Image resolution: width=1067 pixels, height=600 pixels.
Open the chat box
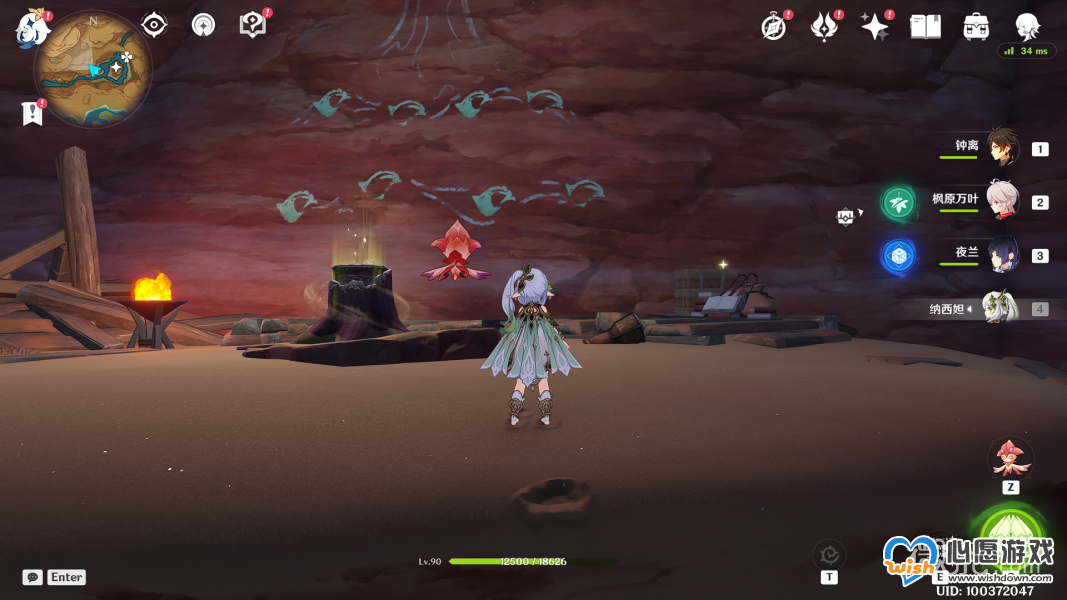[x=33, y=577]
